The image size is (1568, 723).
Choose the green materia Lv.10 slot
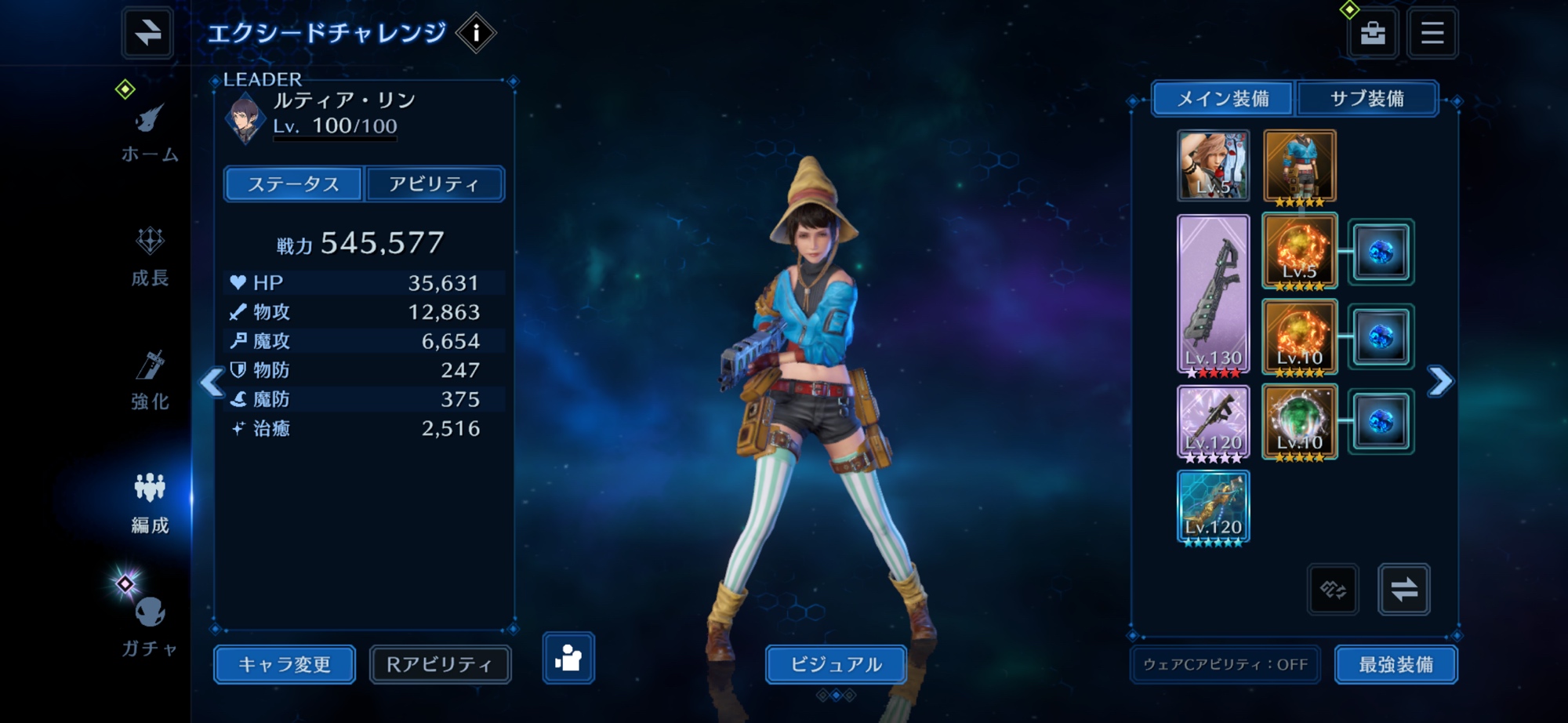click(1299, 422)
